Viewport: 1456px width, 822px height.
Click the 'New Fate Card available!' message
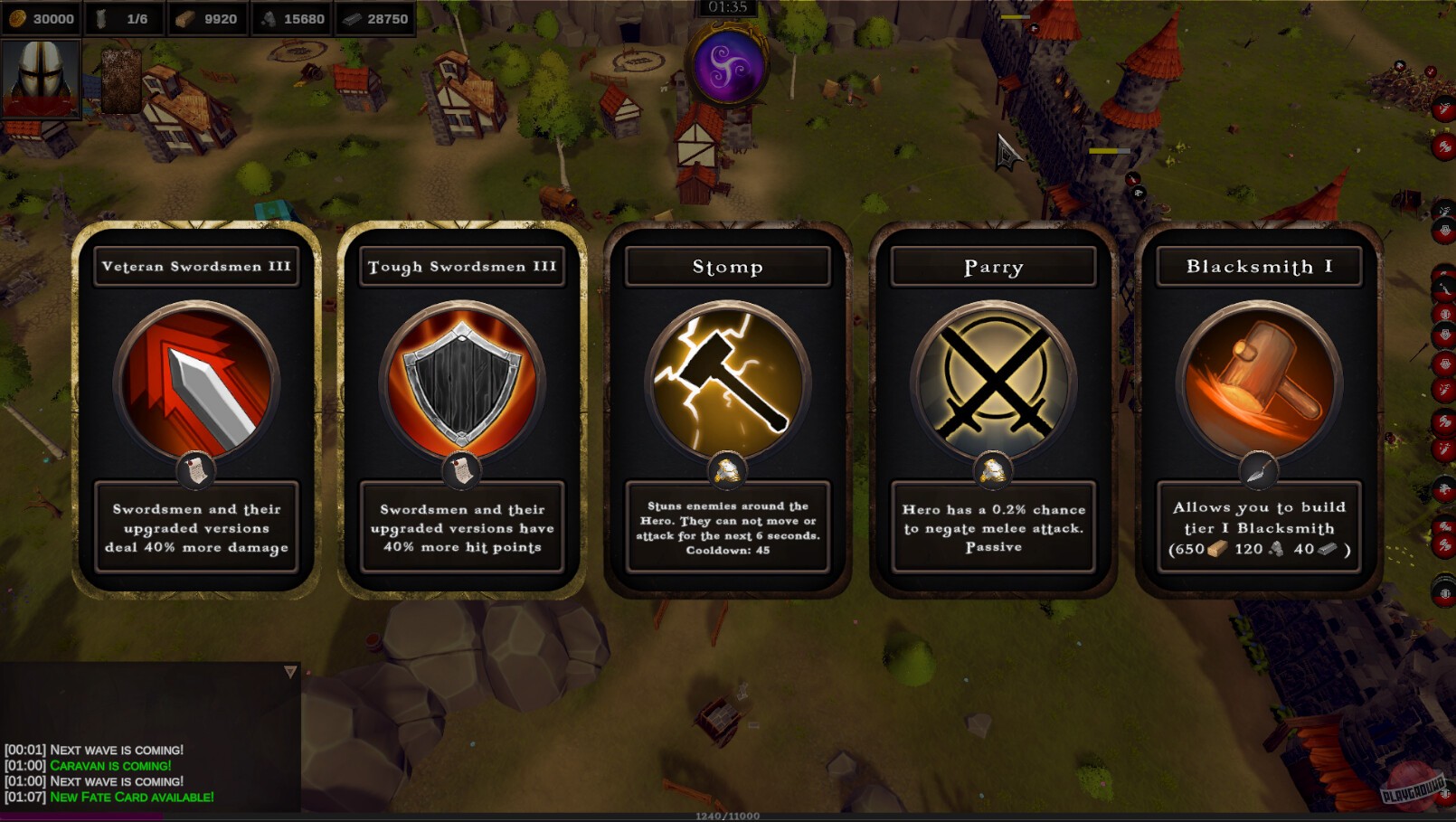click(133, 797)
